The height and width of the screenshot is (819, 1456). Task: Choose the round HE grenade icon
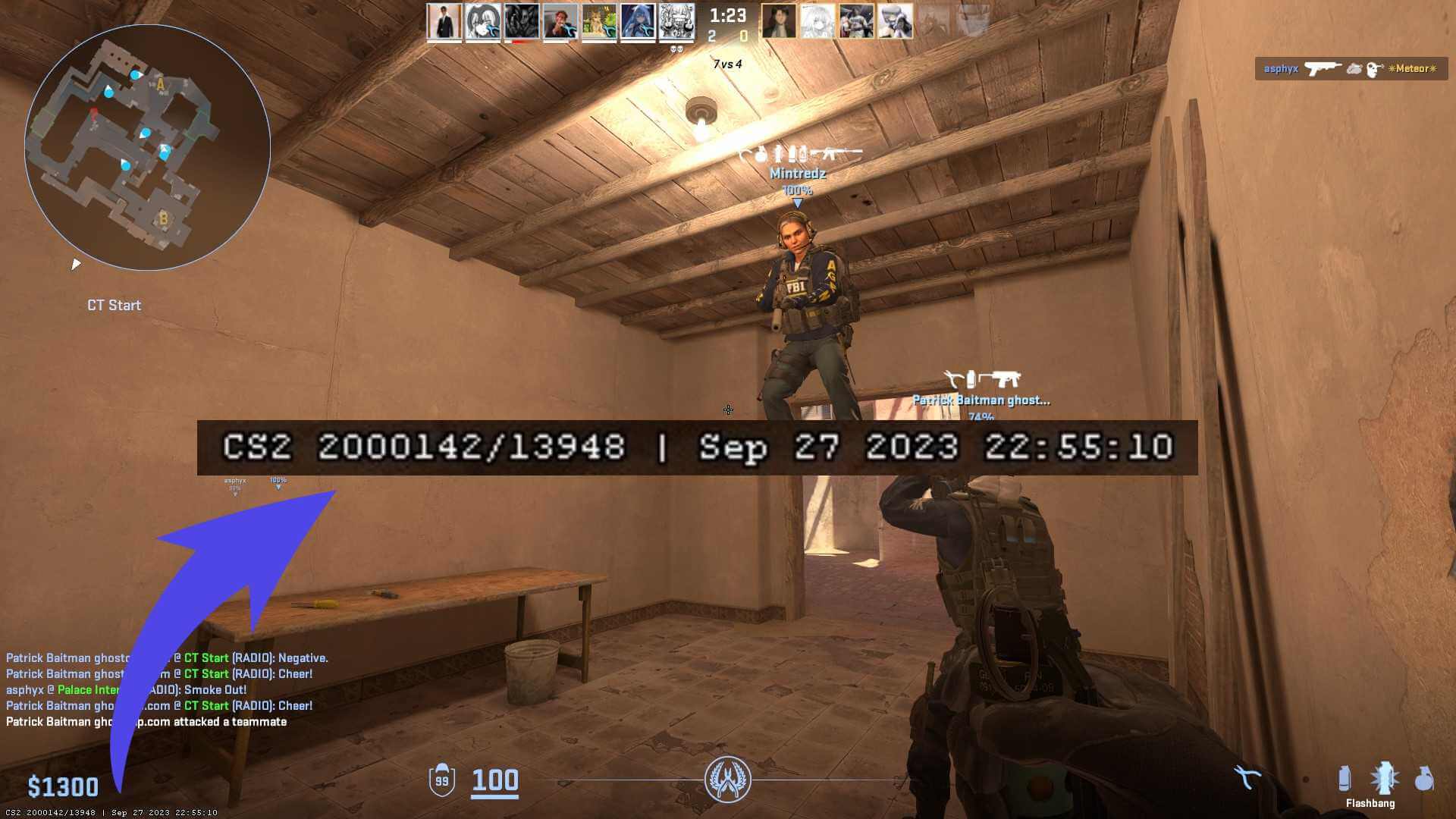(x=1423, y=780)
